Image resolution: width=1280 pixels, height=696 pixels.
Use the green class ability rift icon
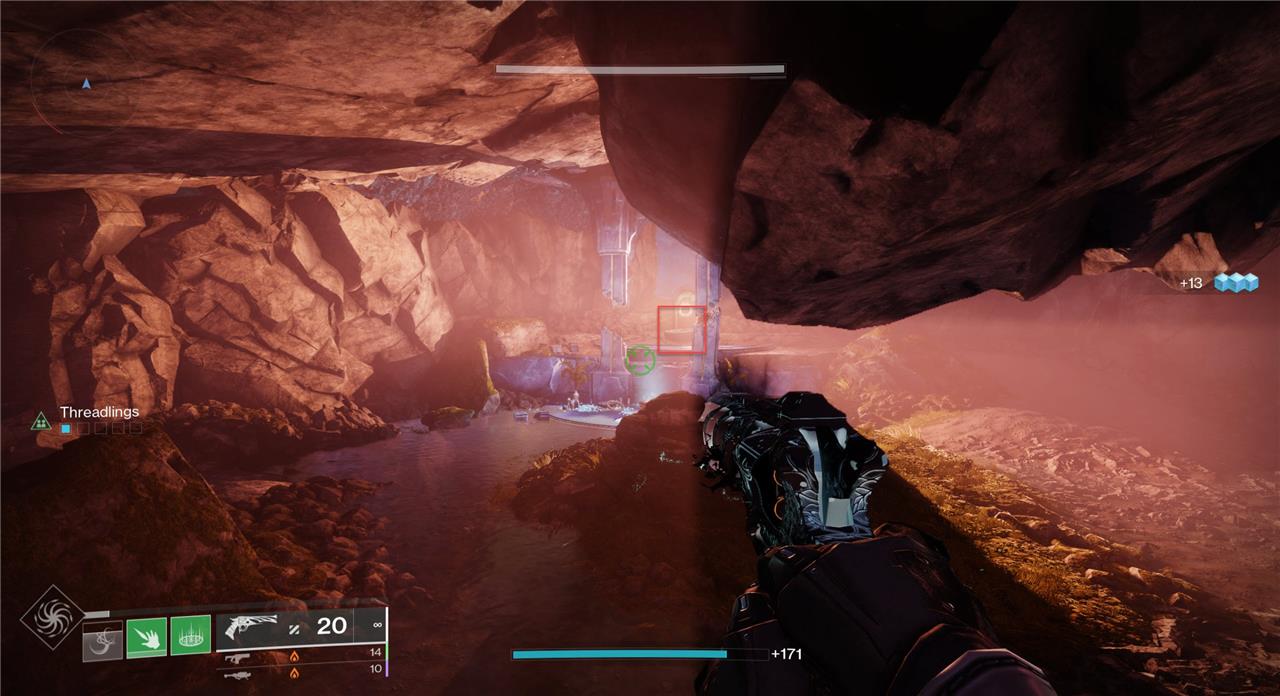190,635
